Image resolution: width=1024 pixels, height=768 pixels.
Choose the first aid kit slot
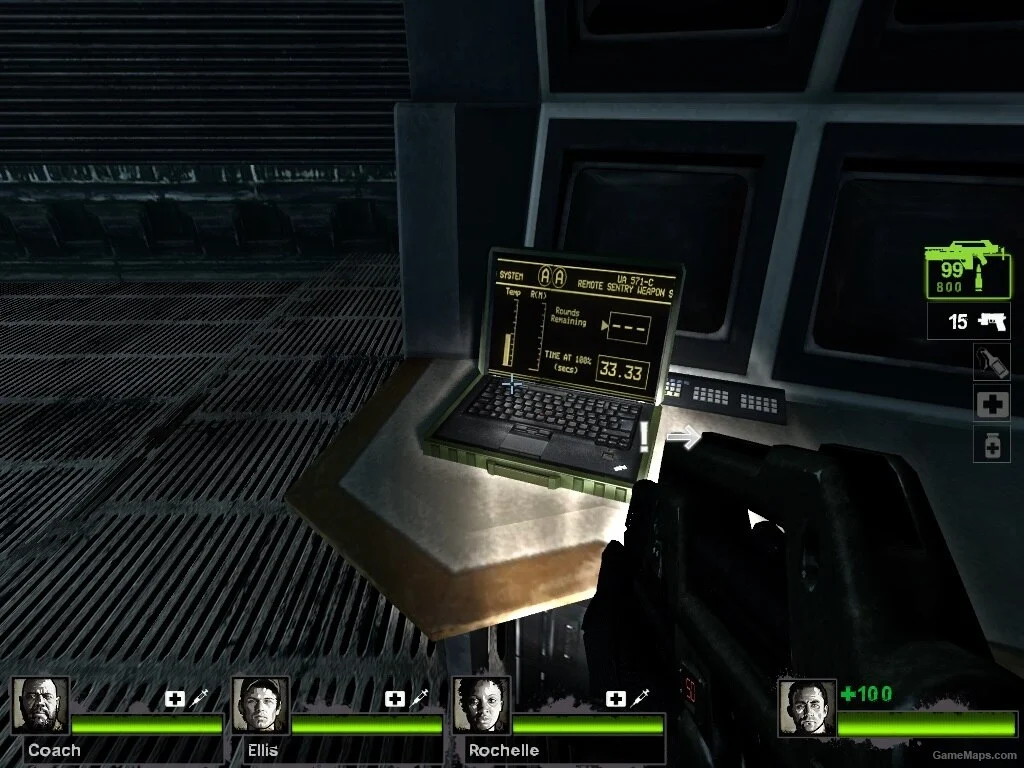[991, 403]
